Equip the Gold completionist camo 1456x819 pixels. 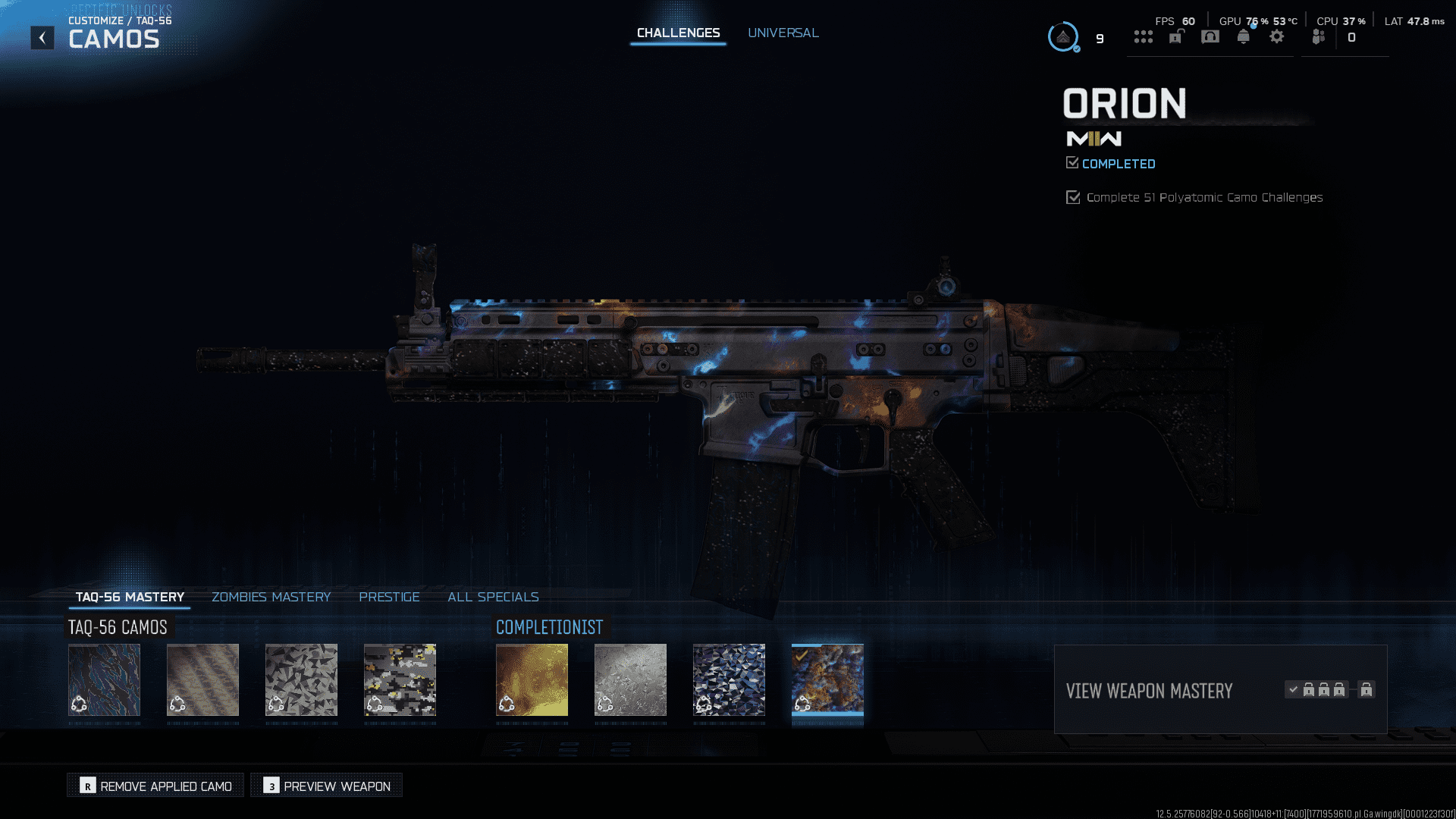[532, 680]
